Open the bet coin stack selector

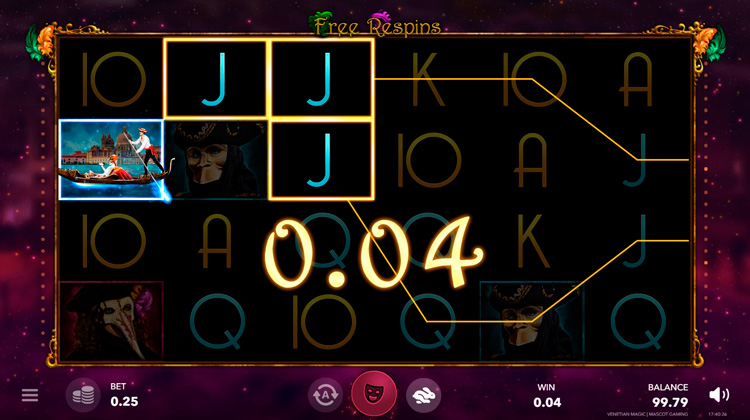83,395
